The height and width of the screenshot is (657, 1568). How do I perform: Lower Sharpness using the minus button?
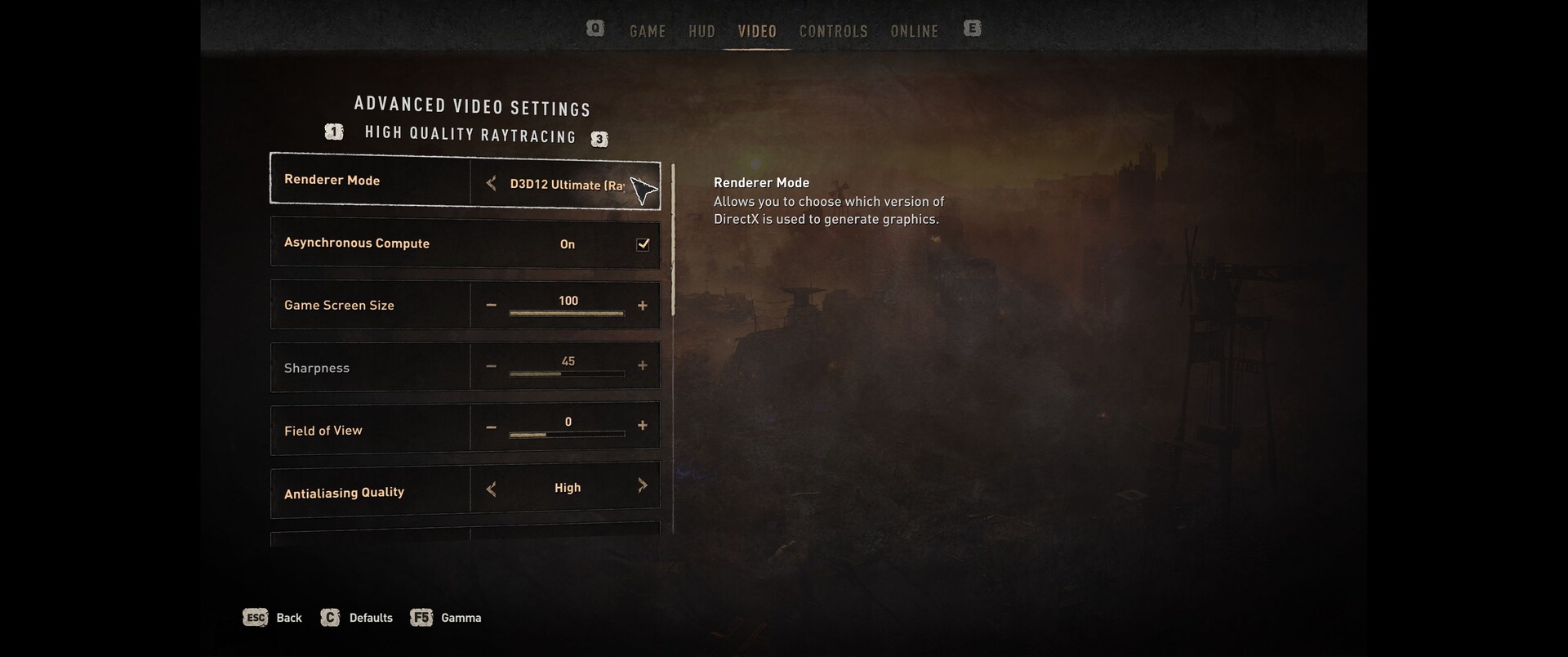click(491, 366)
